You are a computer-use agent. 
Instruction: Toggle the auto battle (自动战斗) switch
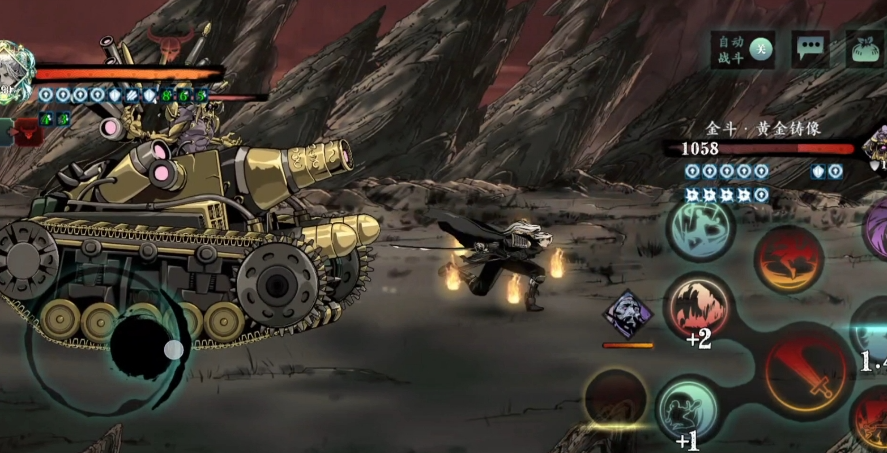pos(761,48)
